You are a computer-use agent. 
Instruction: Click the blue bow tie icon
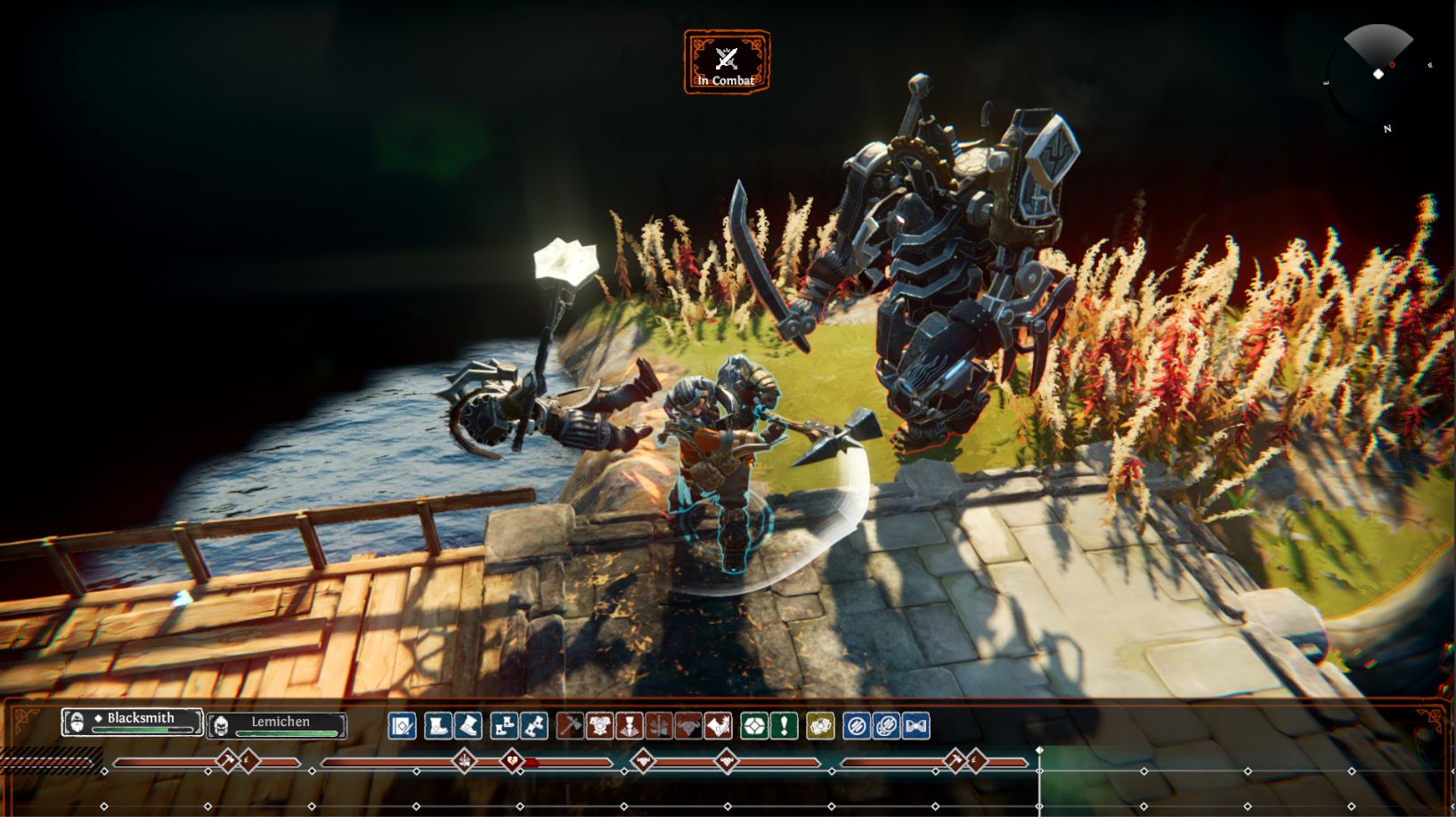pos(915,726)
